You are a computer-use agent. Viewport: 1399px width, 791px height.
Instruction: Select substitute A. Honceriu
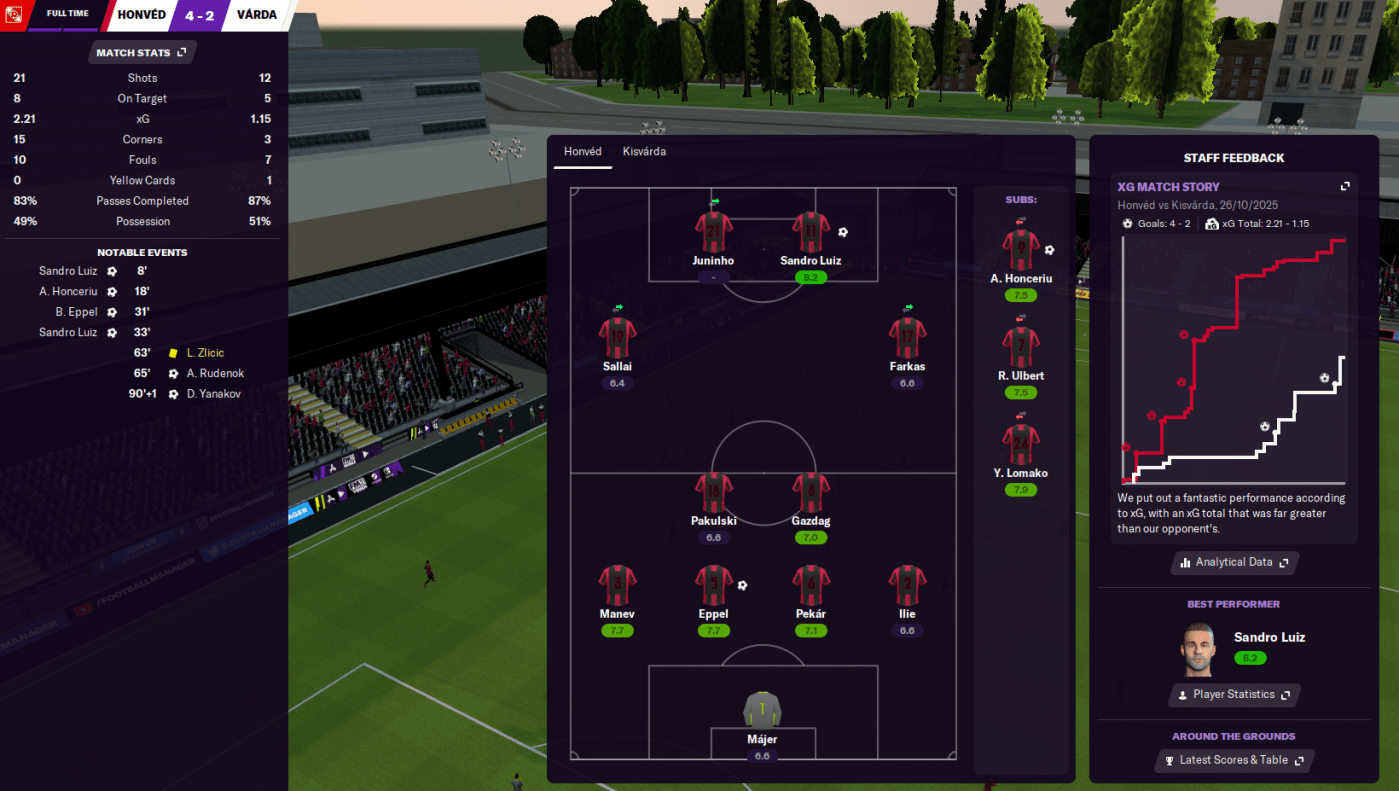pos(1021,251)
